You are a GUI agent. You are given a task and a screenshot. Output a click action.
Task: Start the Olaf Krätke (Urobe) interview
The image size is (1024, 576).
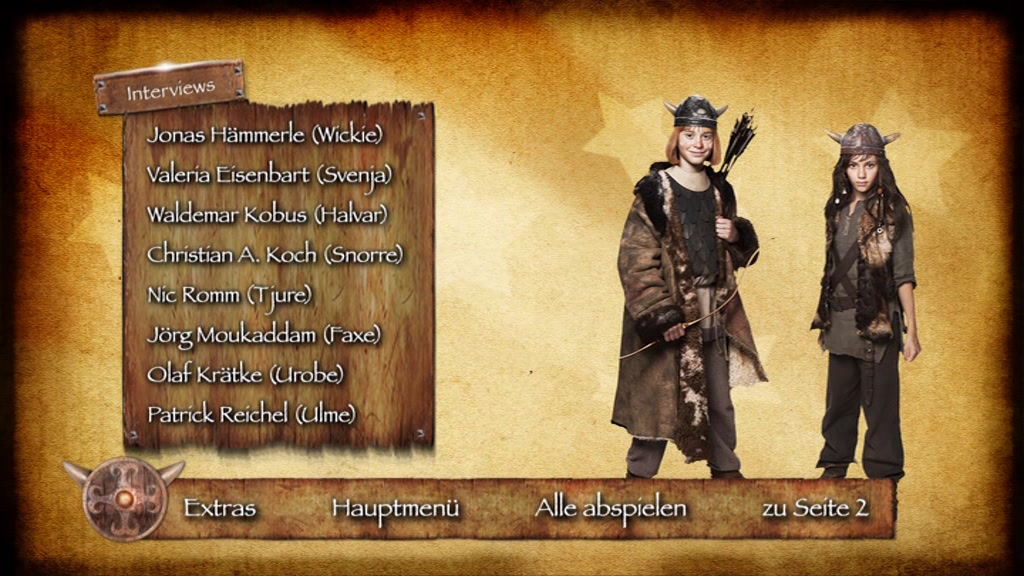246,374
